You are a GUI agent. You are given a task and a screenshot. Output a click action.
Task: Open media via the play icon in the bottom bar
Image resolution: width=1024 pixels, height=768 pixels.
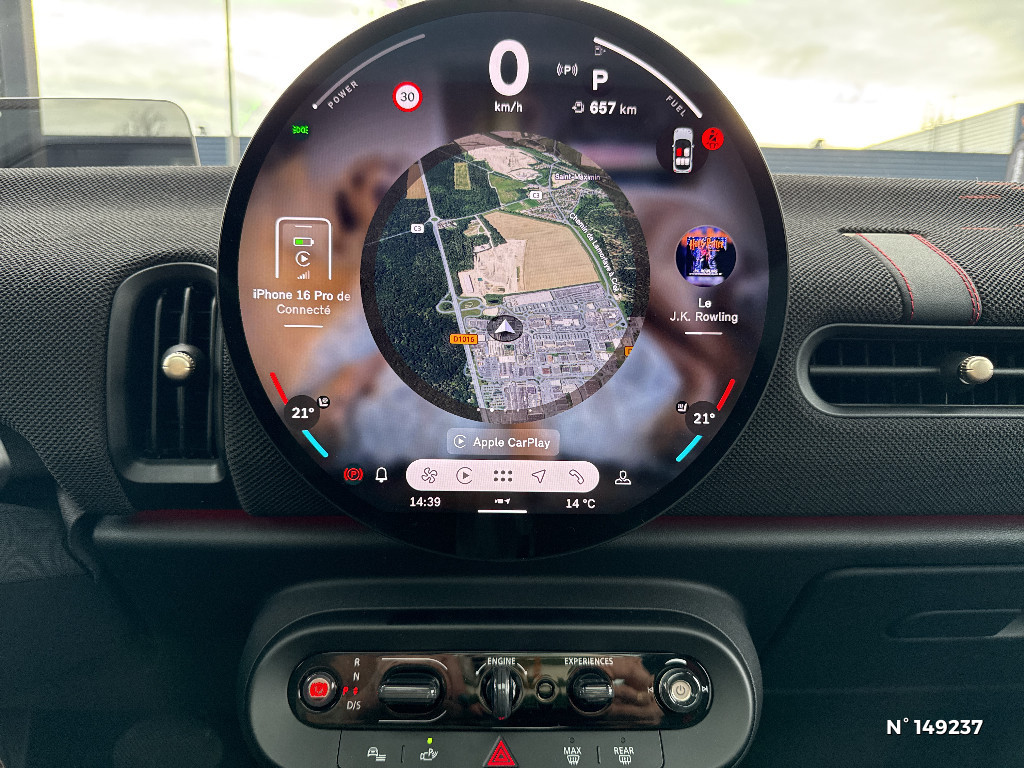[464, 476]
